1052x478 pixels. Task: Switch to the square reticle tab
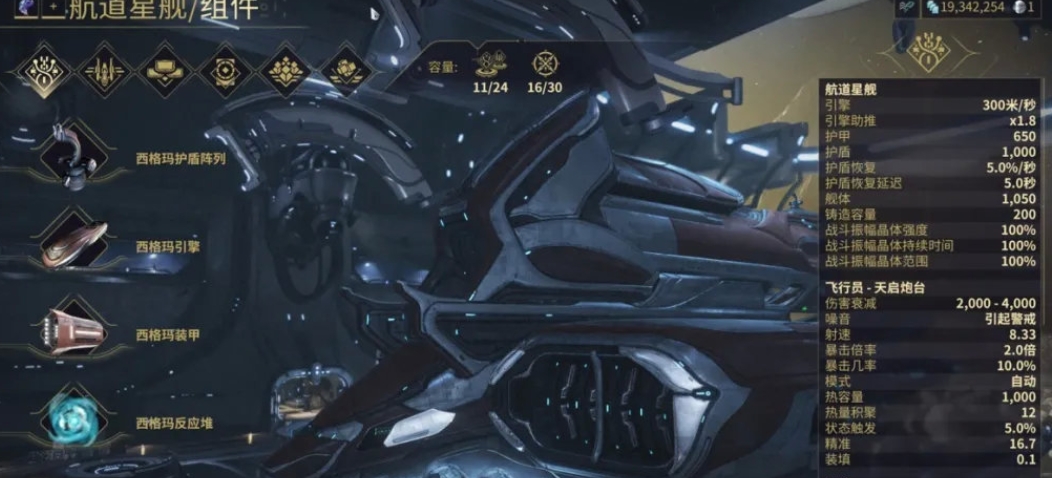223,70
